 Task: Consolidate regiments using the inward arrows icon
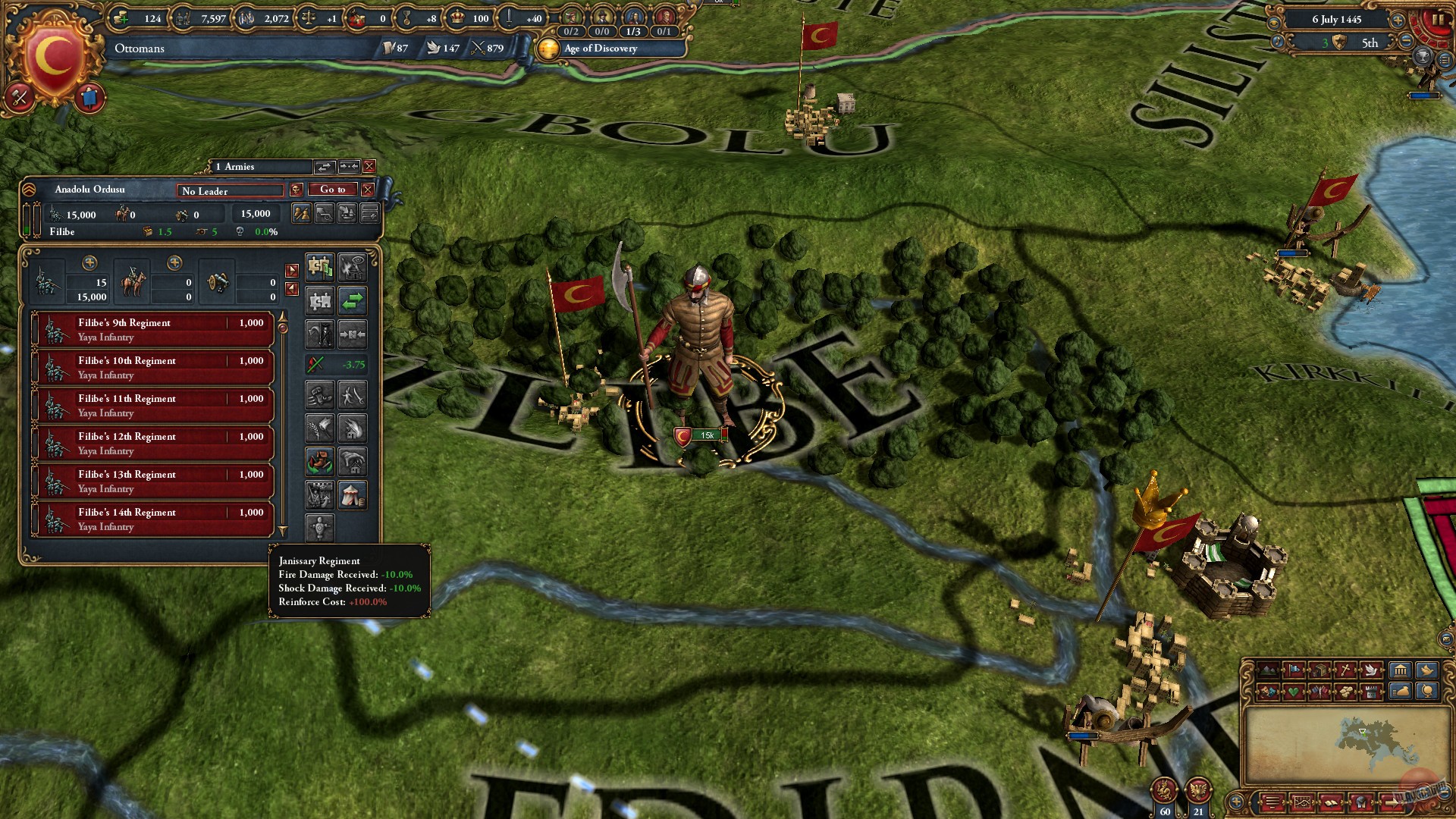pos(353,333)
